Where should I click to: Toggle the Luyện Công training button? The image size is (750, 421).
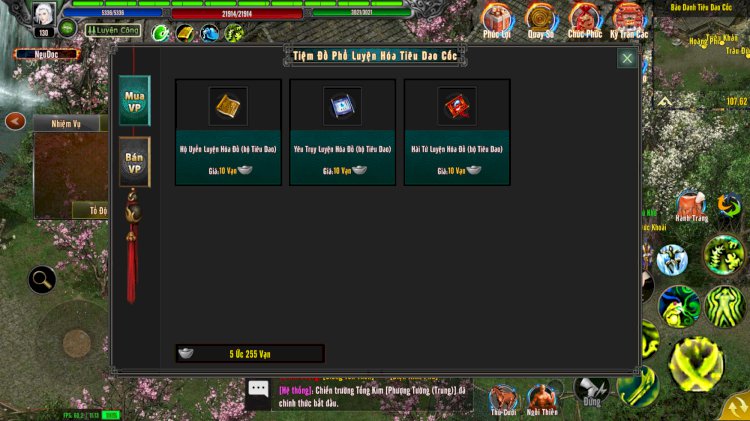[x=112, y=31]
